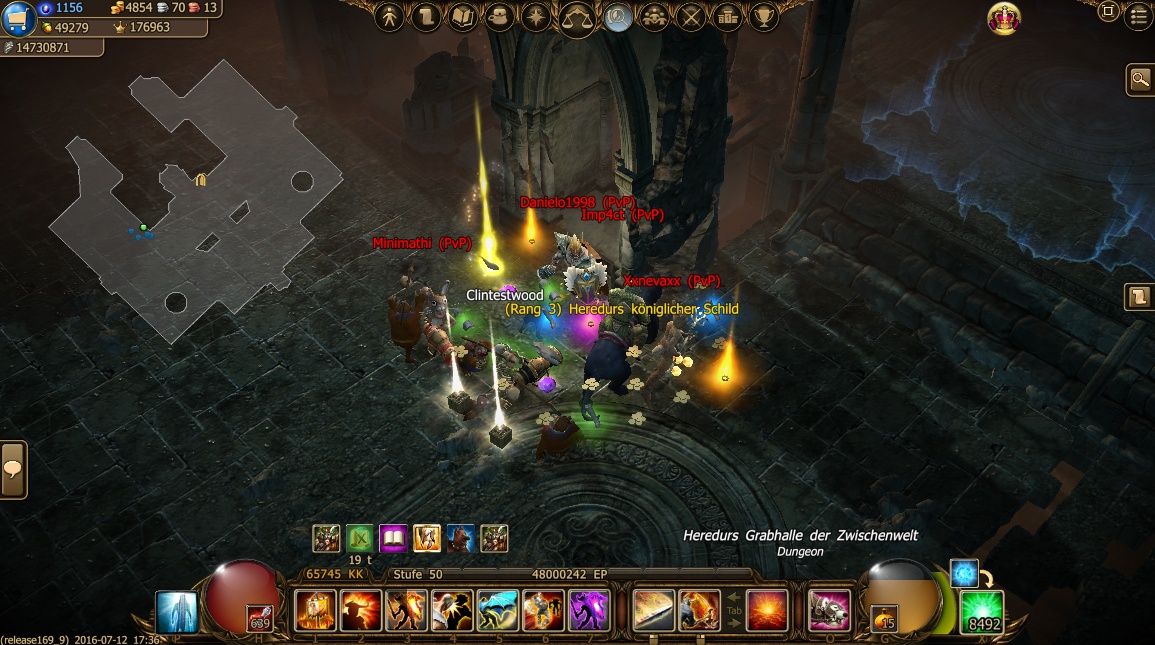Activate the blue dragon skill in the hotbar
This screenshot has width=1155, height=645.
coord(497,610)
